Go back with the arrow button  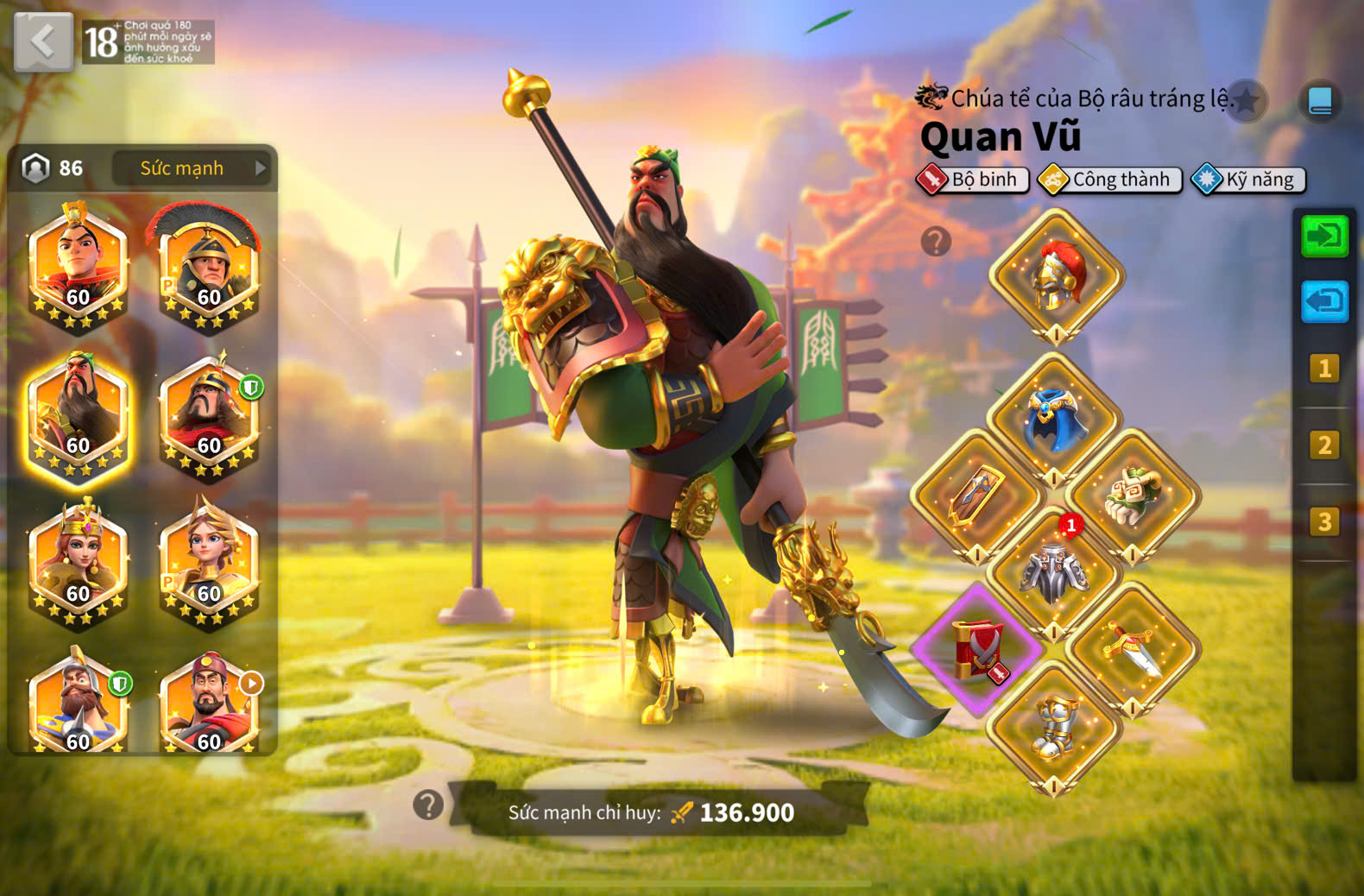tap(43, 41)
